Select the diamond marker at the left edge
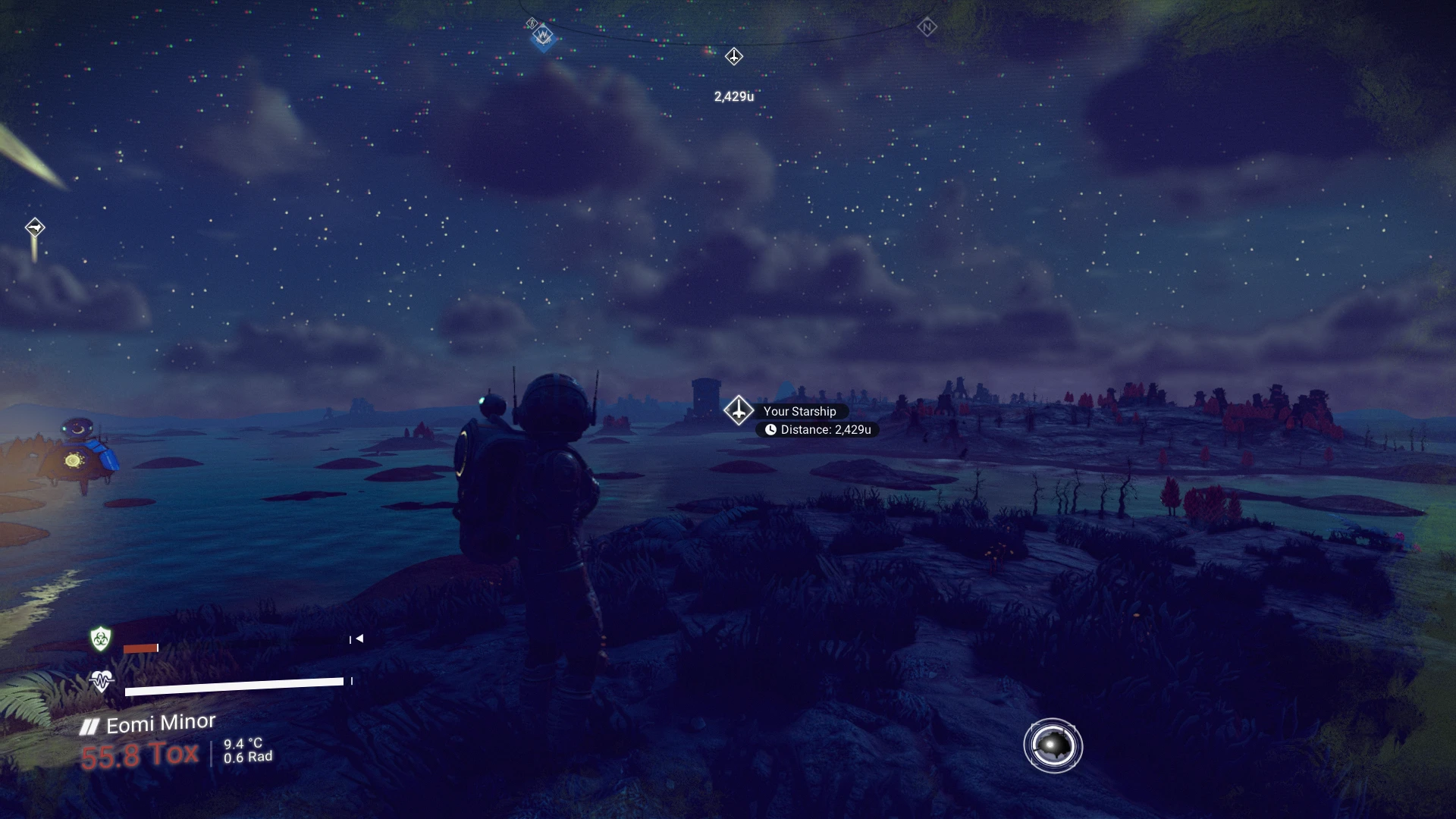Image resolution: width=1456 pixels, height=819 pixels. (x=35, y=227)
